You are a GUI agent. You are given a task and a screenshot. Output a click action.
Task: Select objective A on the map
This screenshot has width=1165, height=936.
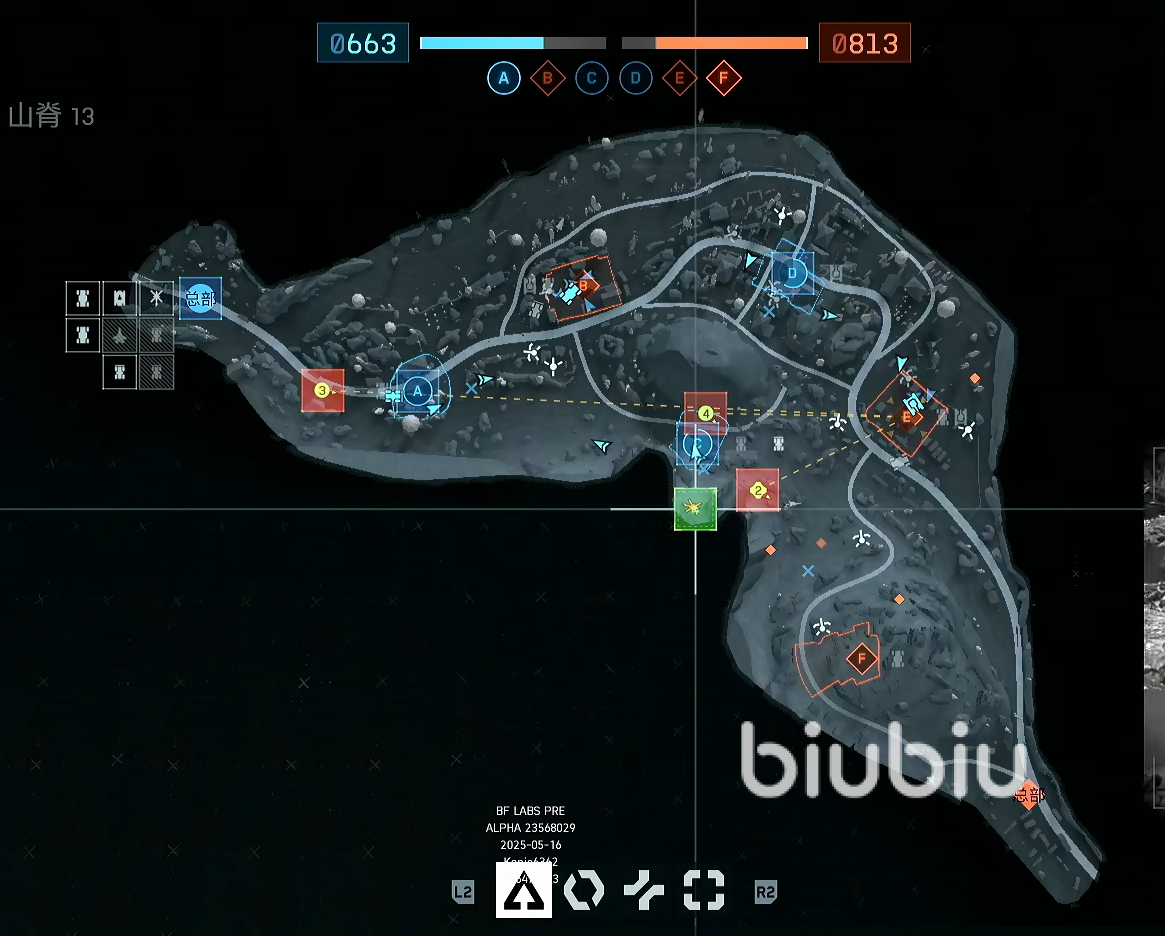[x=416, y=390]
